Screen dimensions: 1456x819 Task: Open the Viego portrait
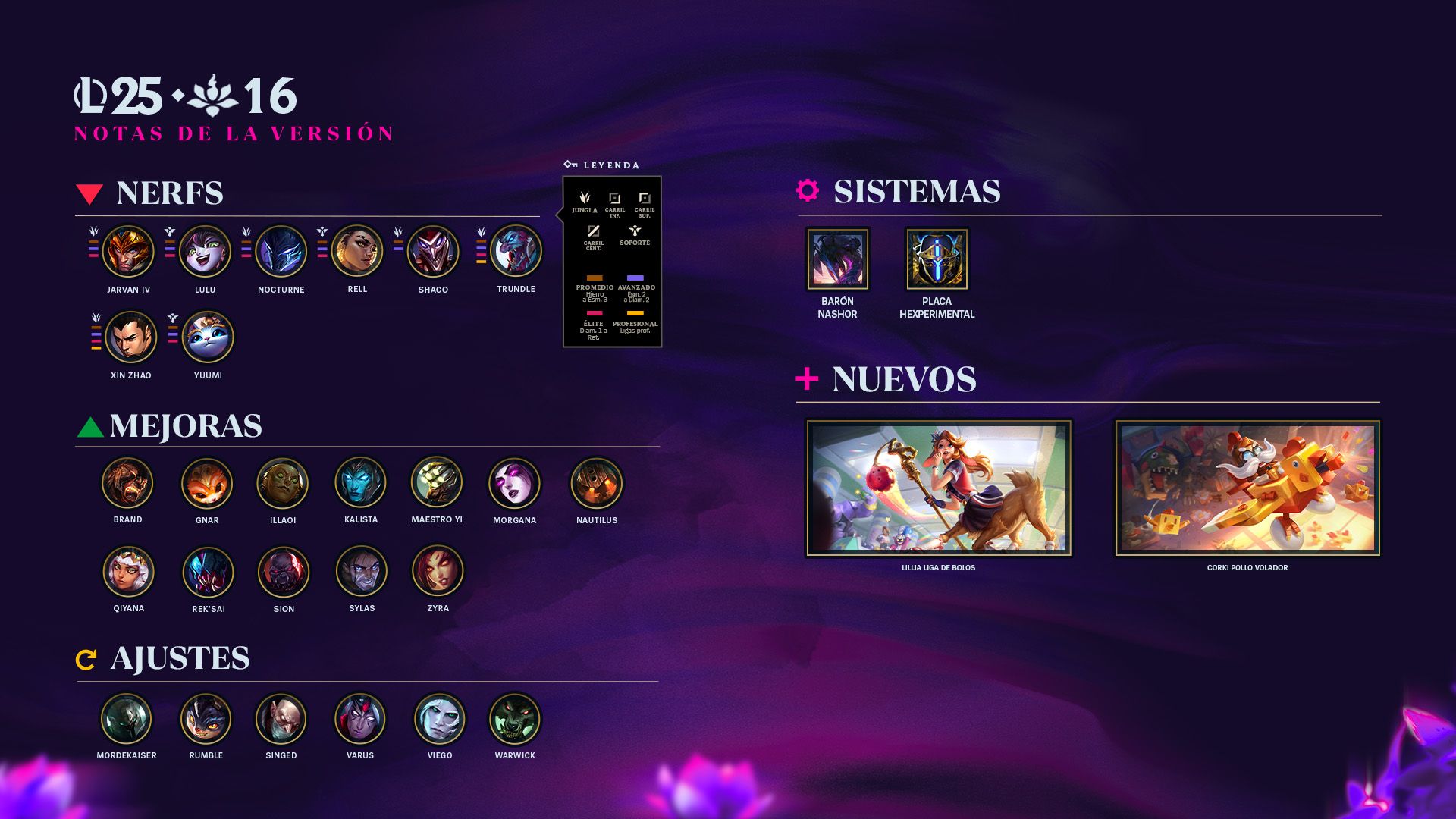[x=440, y=719]
